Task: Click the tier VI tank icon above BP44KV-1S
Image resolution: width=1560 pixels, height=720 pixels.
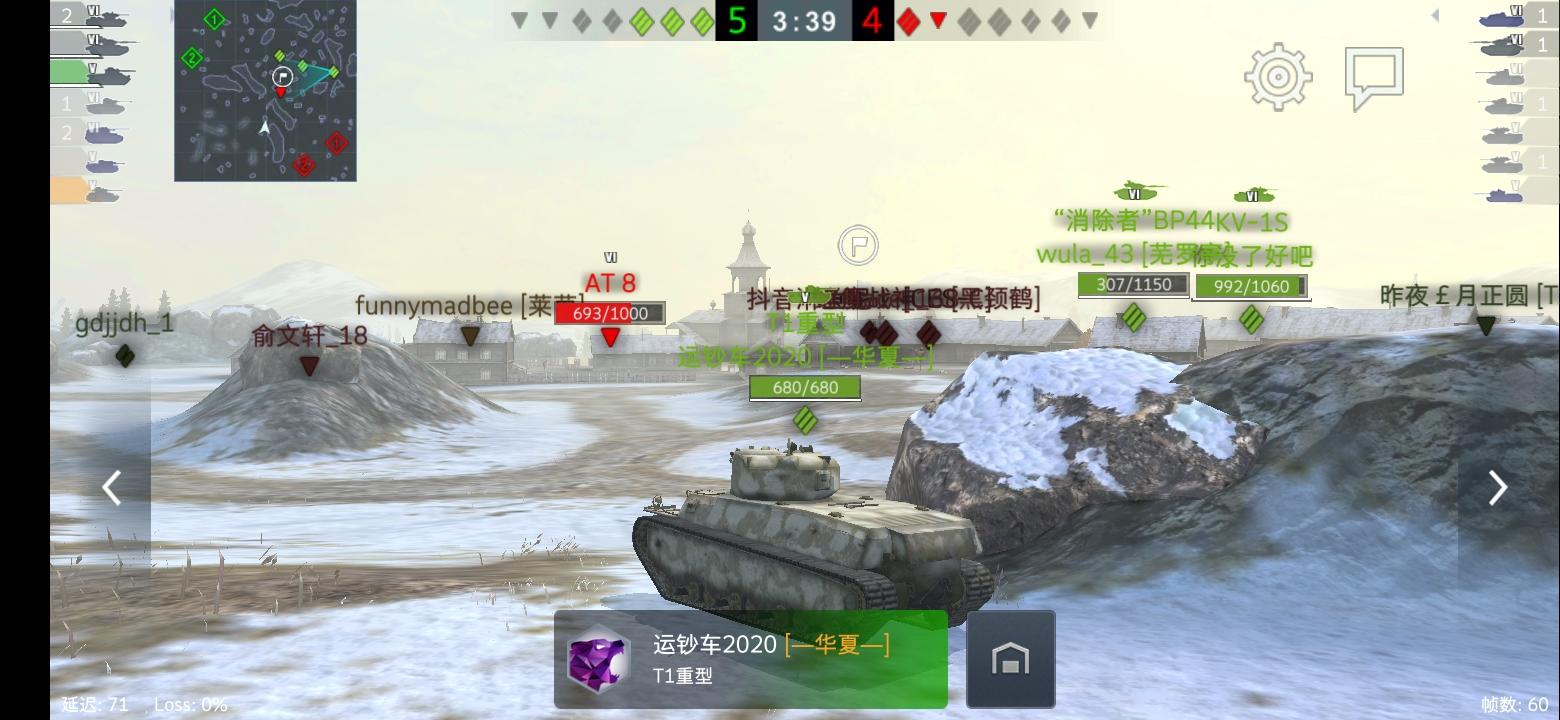Action: tap(1140, 190)
